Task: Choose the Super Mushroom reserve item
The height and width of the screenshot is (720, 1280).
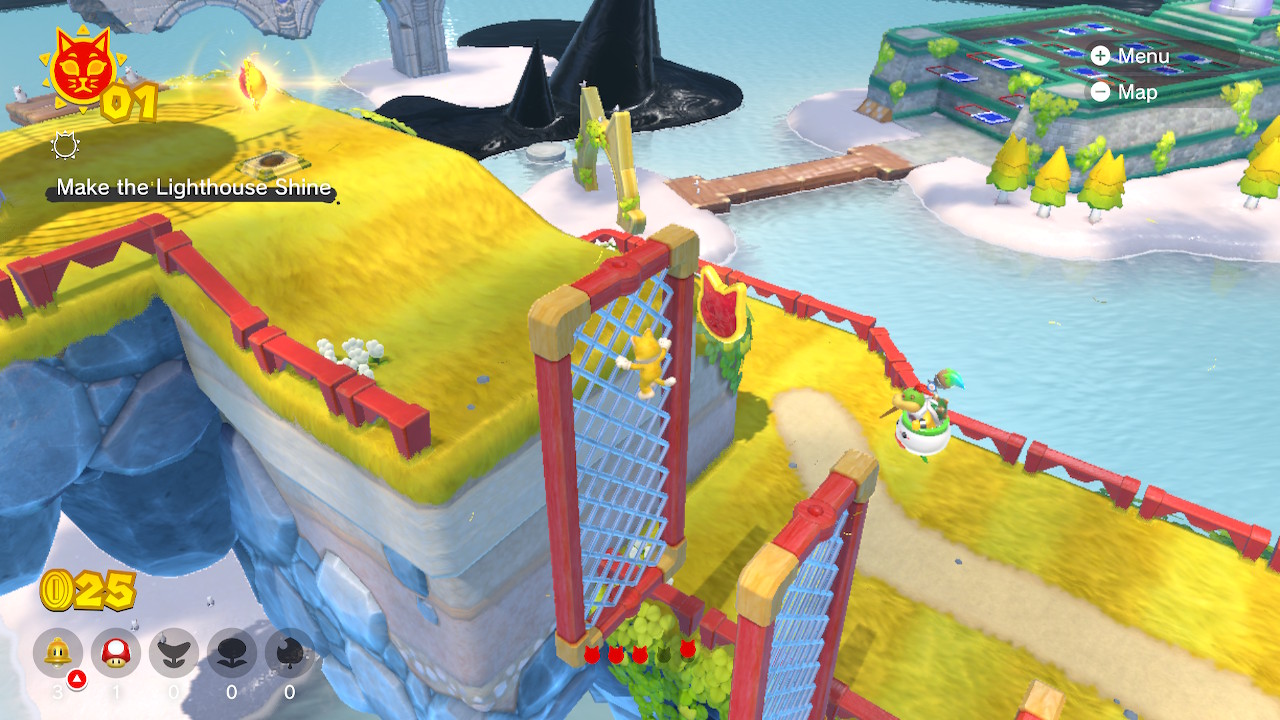Action: click(x=116, y=653)
